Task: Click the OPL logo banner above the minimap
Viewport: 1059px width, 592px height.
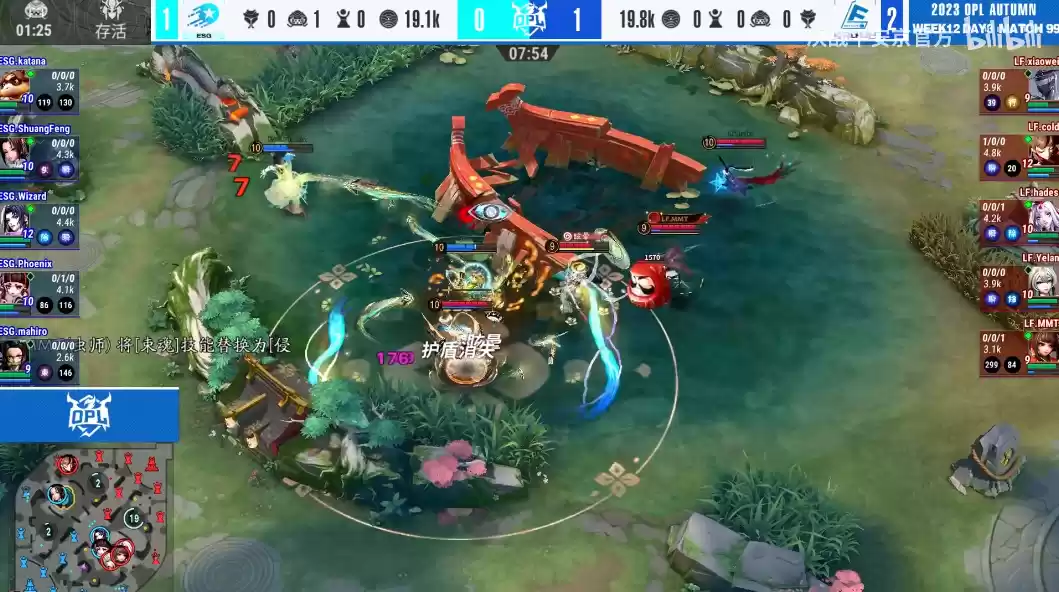Action: tap(89, 414)
